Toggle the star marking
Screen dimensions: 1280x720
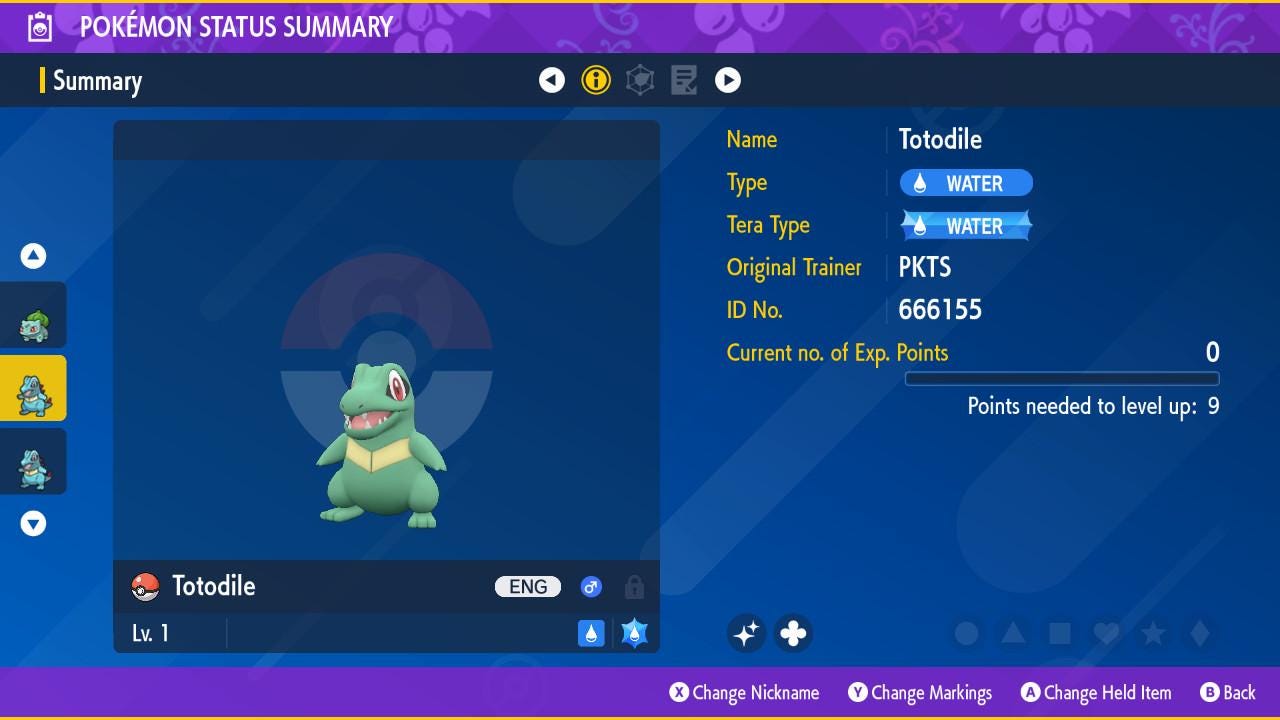(1153, 633)
